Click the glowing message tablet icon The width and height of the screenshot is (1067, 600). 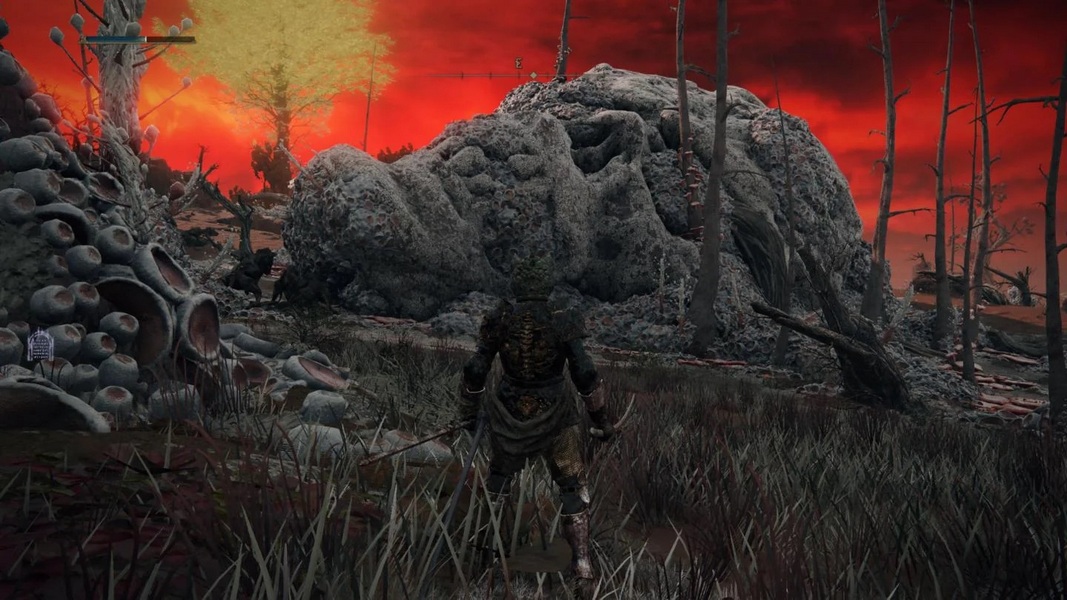point(40,346)
